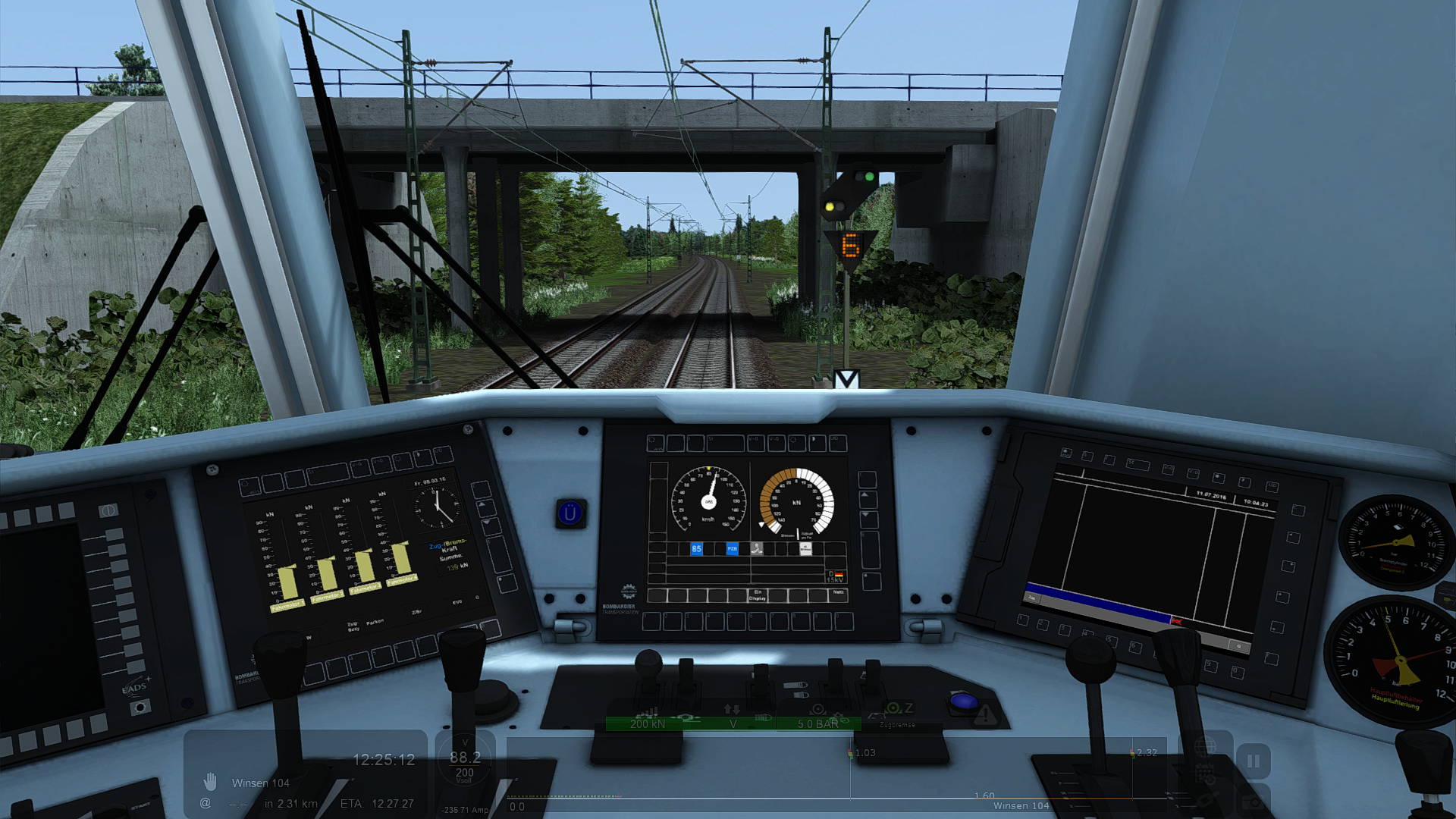Pause the simulation with the pause button
The width and height of the screenshot is (1456, 819).
pos(1253,761)
